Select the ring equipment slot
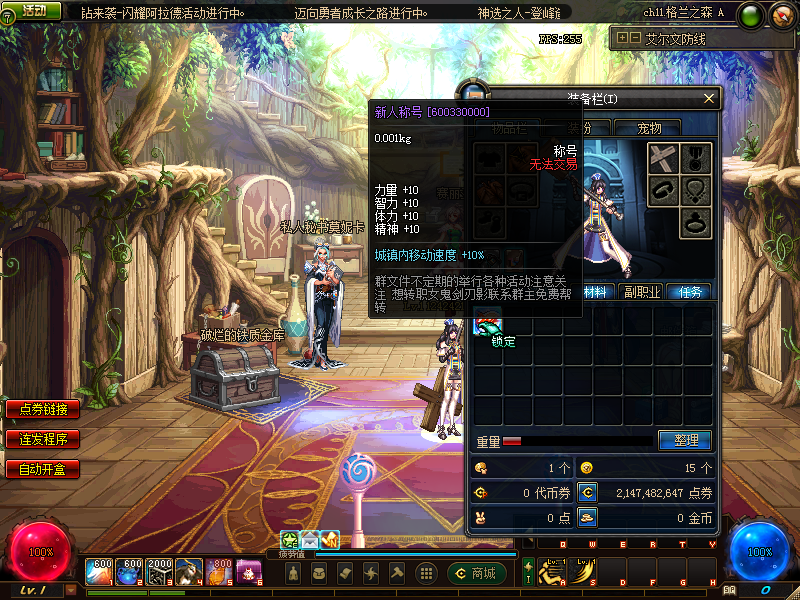 coord(695,222)
